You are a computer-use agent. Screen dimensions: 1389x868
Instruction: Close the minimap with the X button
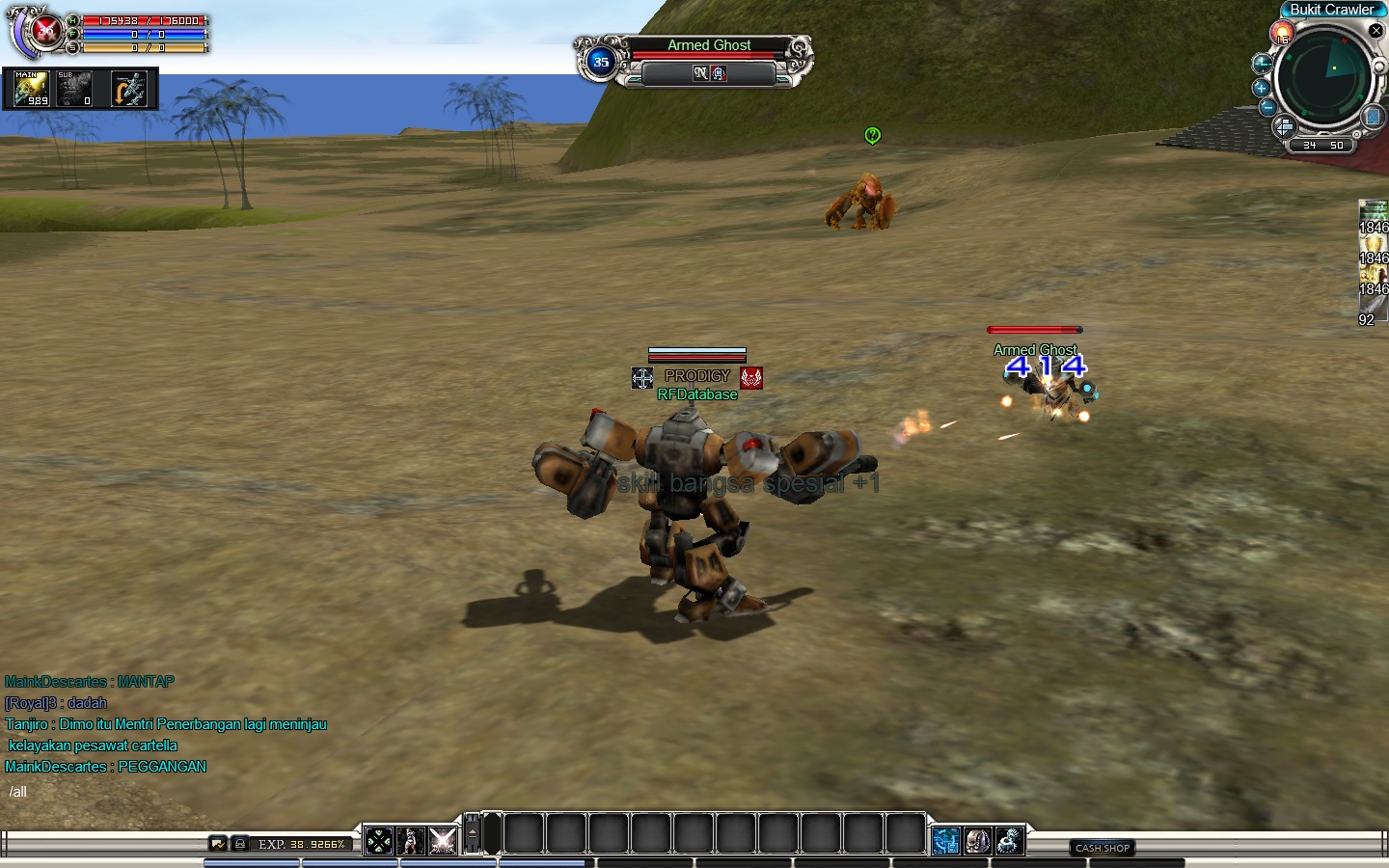pyautogui.click(x=1376, y=31)
